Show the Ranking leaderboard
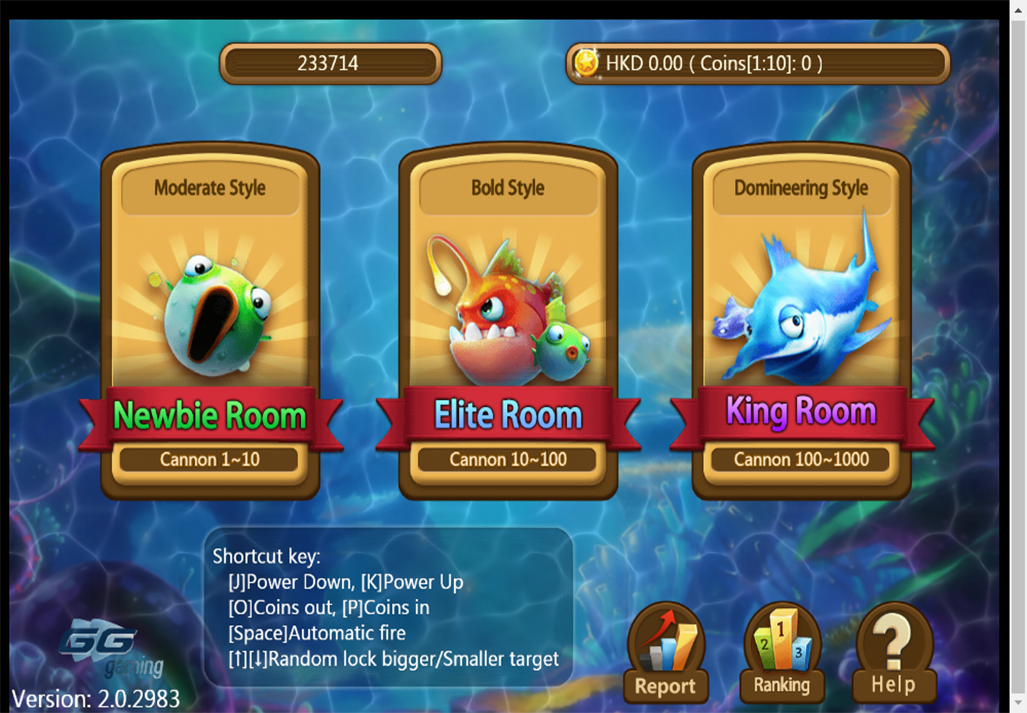Viewport: 1027px width, 713px height. point(781,655)
